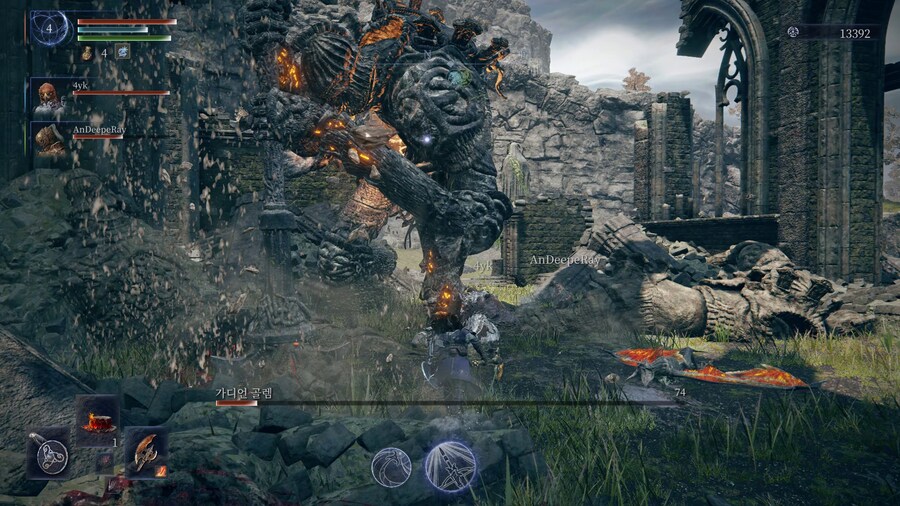Click the level 4 circle emblem
The image size is (900, 506).
50,27
